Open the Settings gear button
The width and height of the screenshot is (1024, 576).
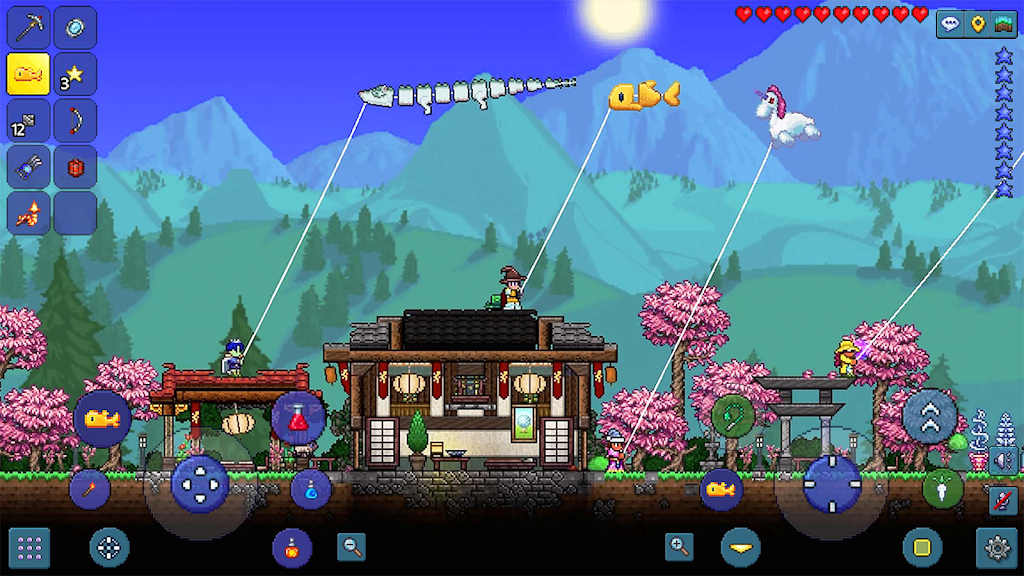click(x=996, y=547)
